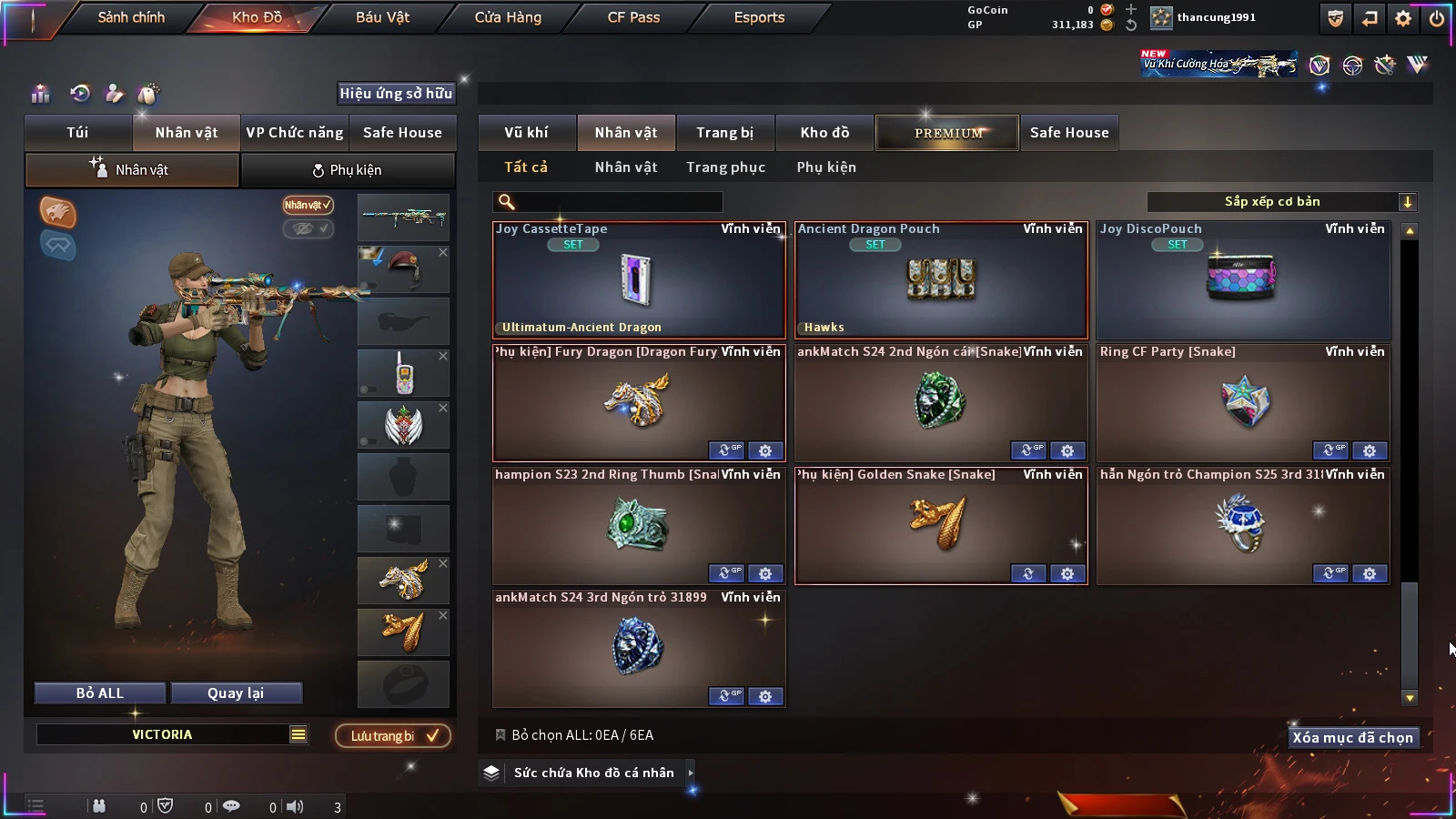Click Xóa mục đã chọn button
This screenshot has height=819, width=1456.
pyautogui.click(x=1352, y=737)
